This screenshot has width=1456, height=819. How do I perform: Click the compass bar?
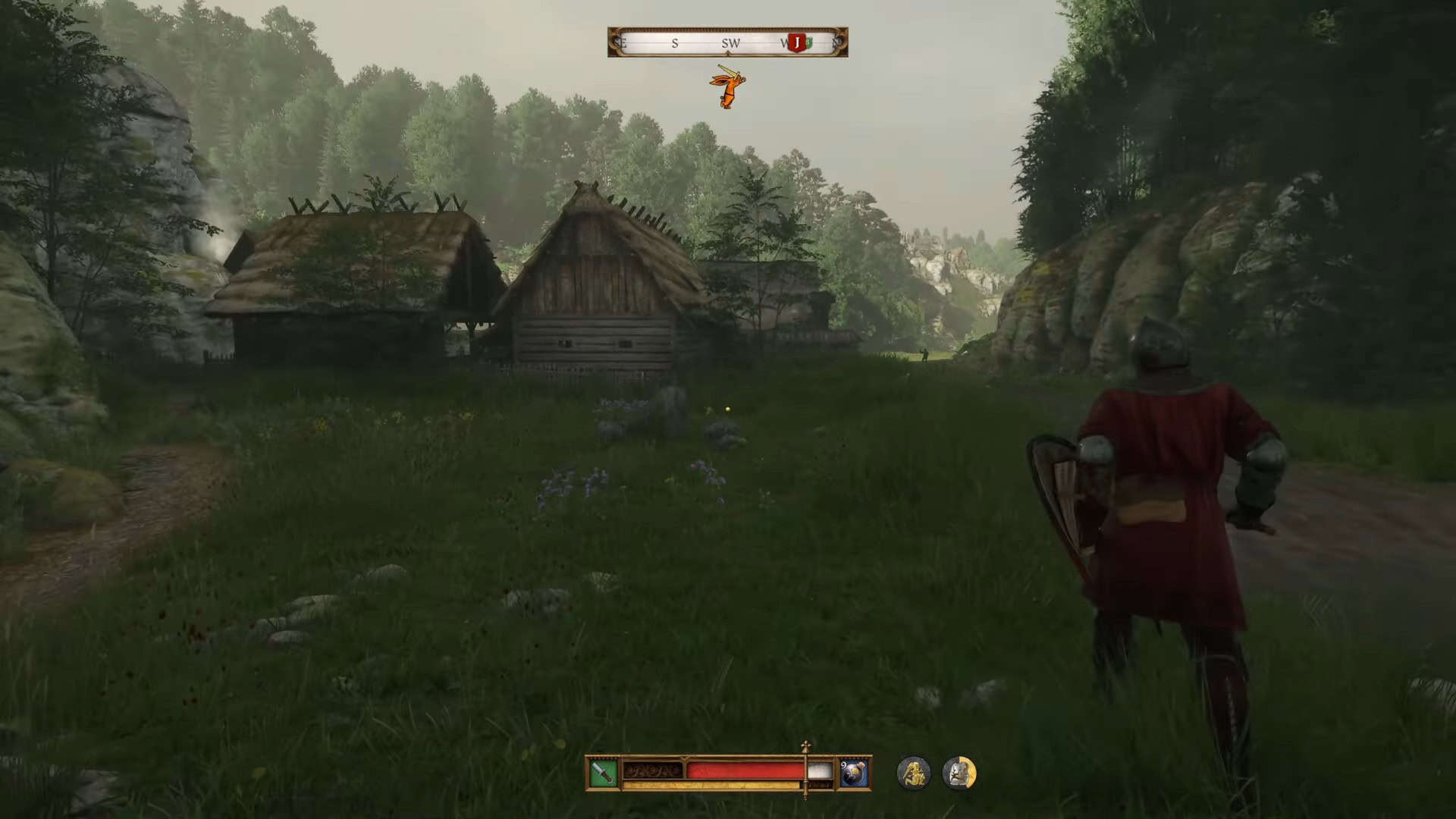click(x=726, y=42)
